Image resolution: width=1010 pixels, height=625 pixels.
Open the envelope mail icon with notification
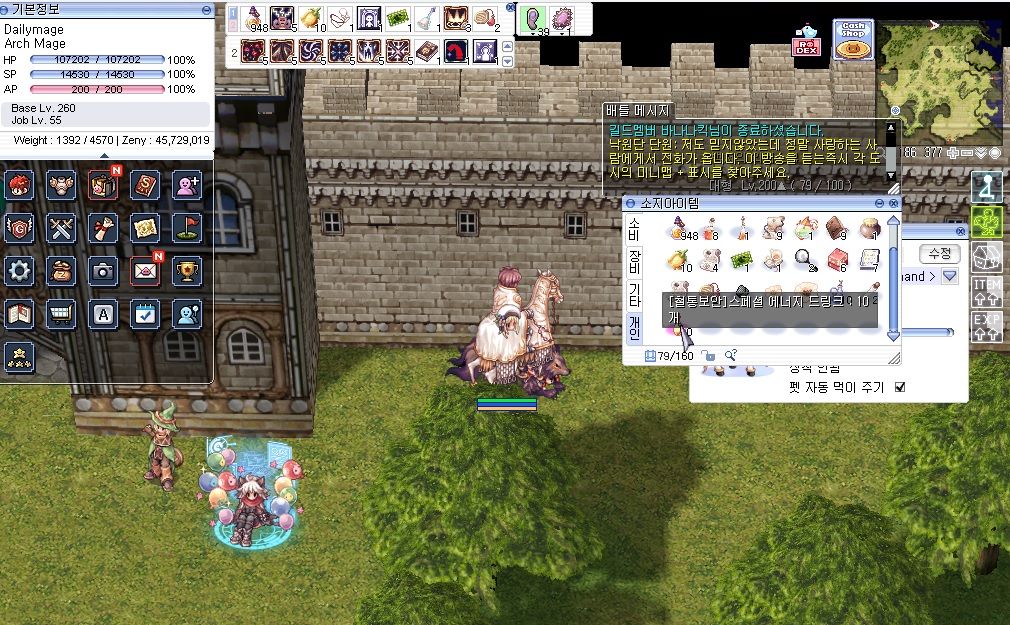tap(145, 270)
